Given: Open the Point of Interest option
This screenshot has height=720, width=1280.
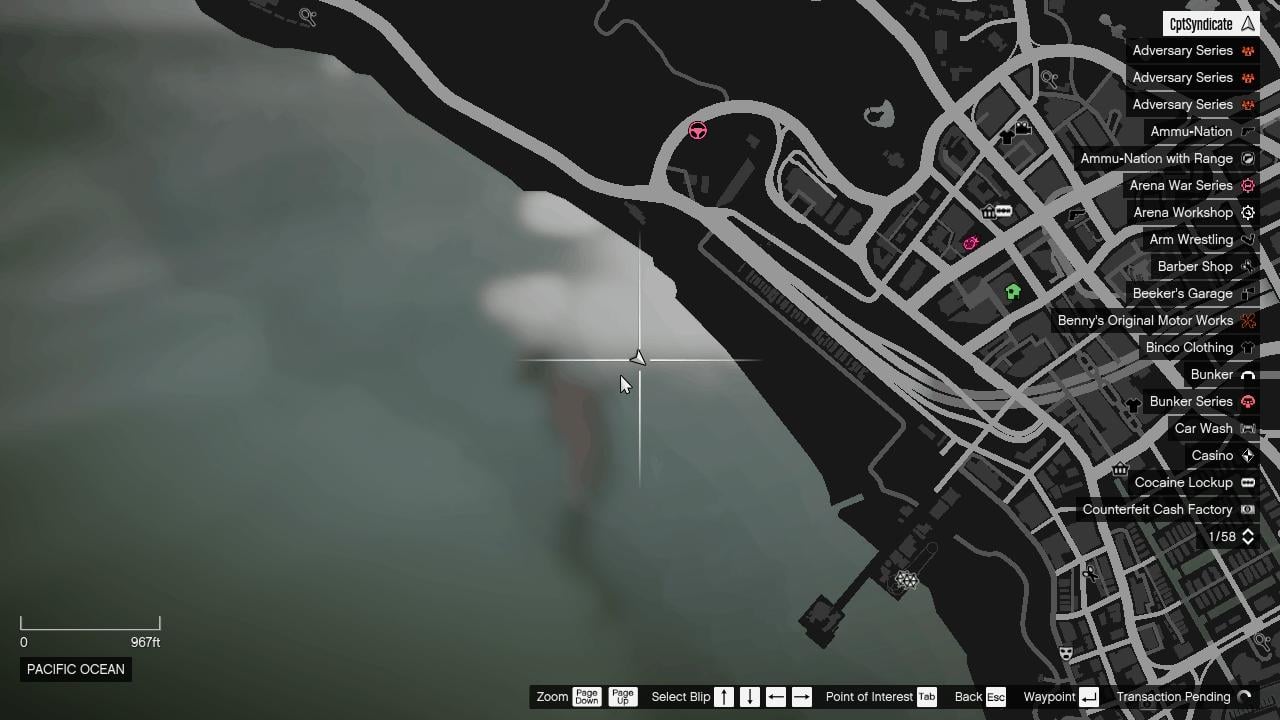Looking at the screenshot, I should click(867, 697).
